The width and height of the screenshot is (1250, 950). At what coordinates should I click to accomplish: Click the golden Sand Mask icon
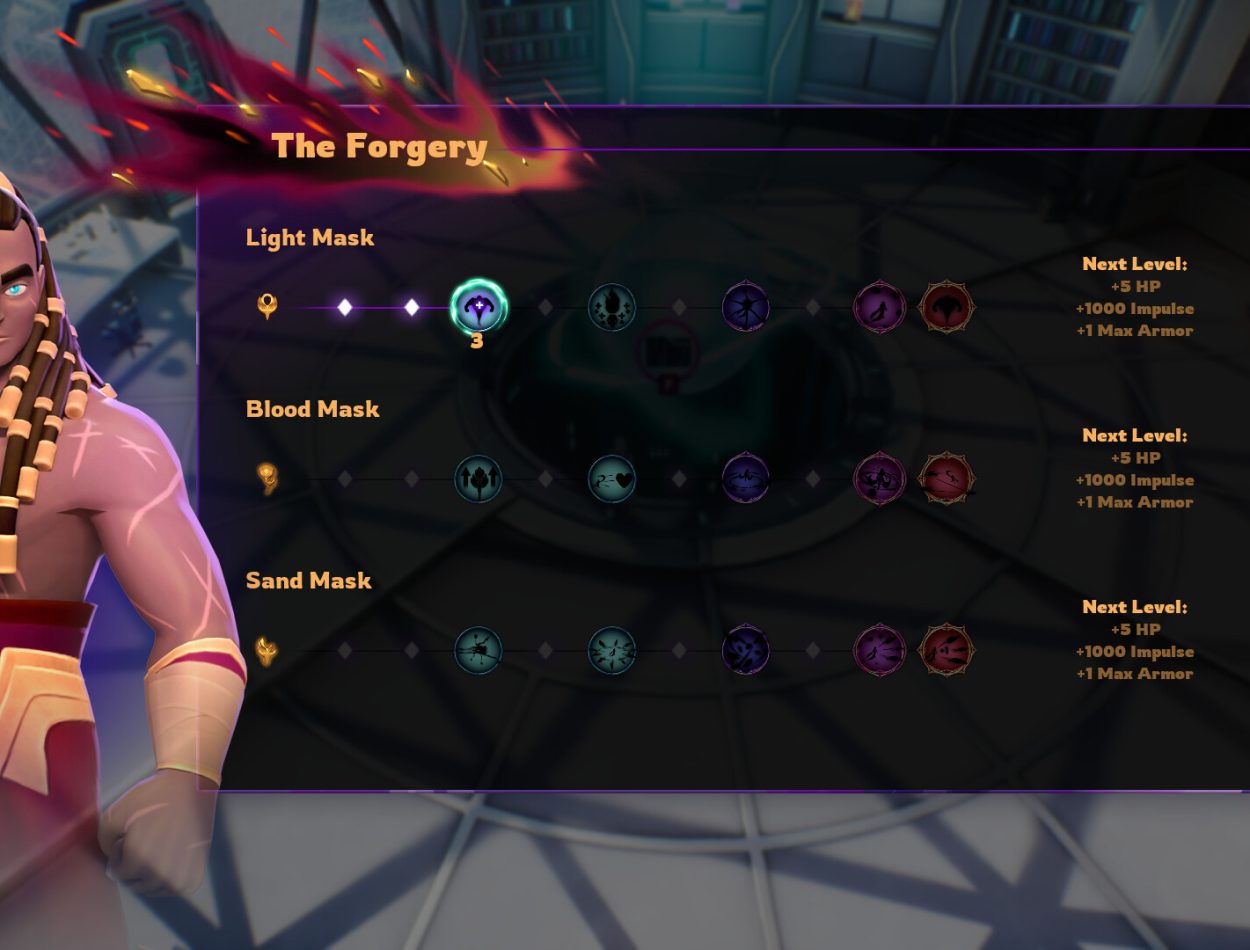(x=267, y=651)
